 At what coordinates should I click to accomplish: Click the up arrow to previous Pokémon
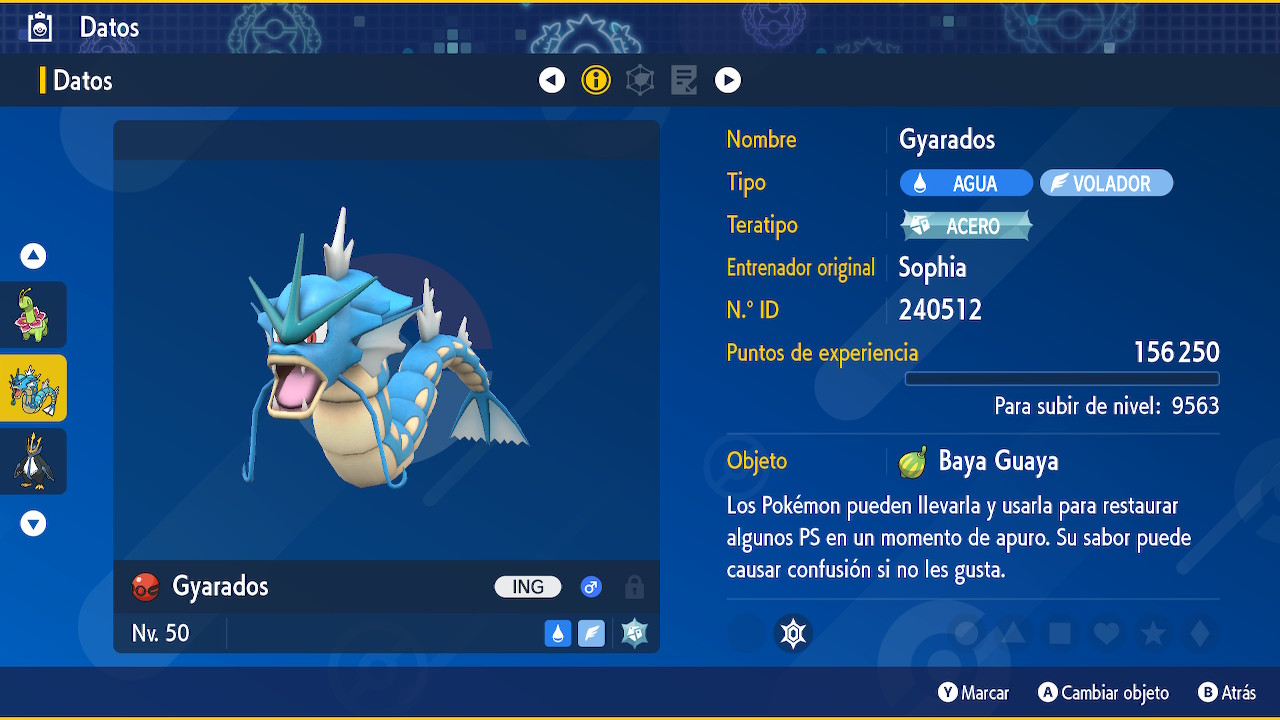tap(32, 256)
